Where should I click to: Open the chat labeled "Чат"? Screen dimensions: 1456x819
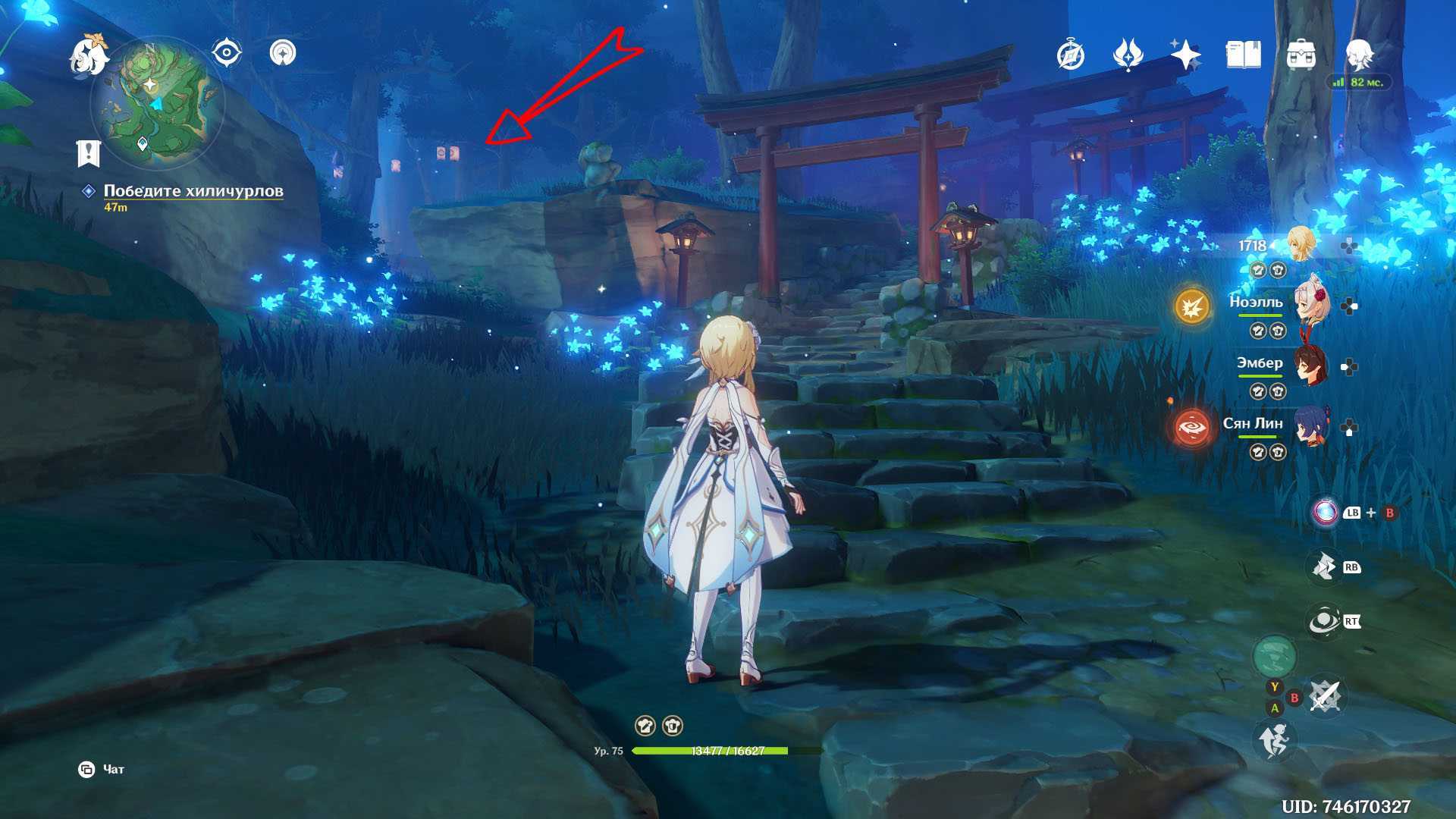pyautogui.click(x=103, y=770)
